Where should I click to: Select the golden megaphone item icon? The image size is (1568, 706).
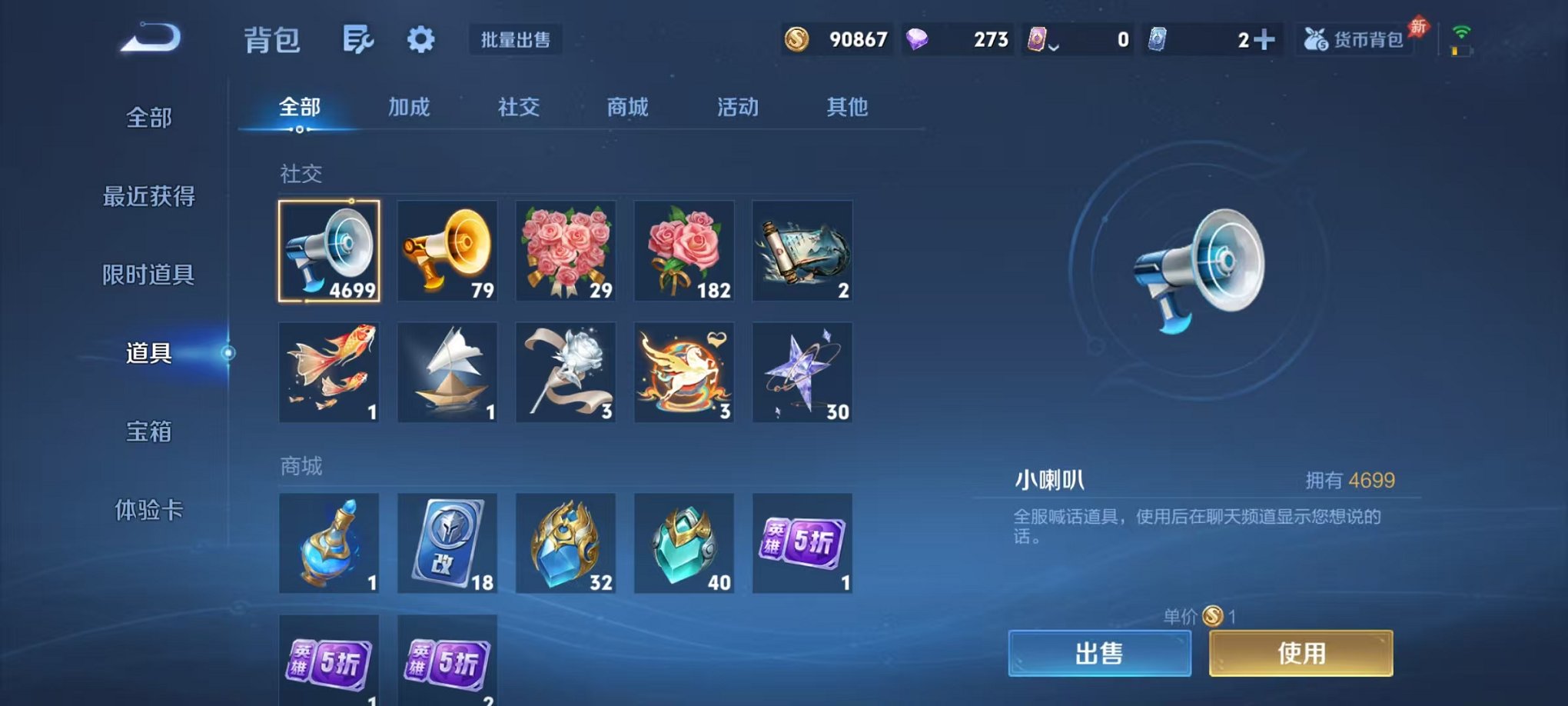pos(447,251)
